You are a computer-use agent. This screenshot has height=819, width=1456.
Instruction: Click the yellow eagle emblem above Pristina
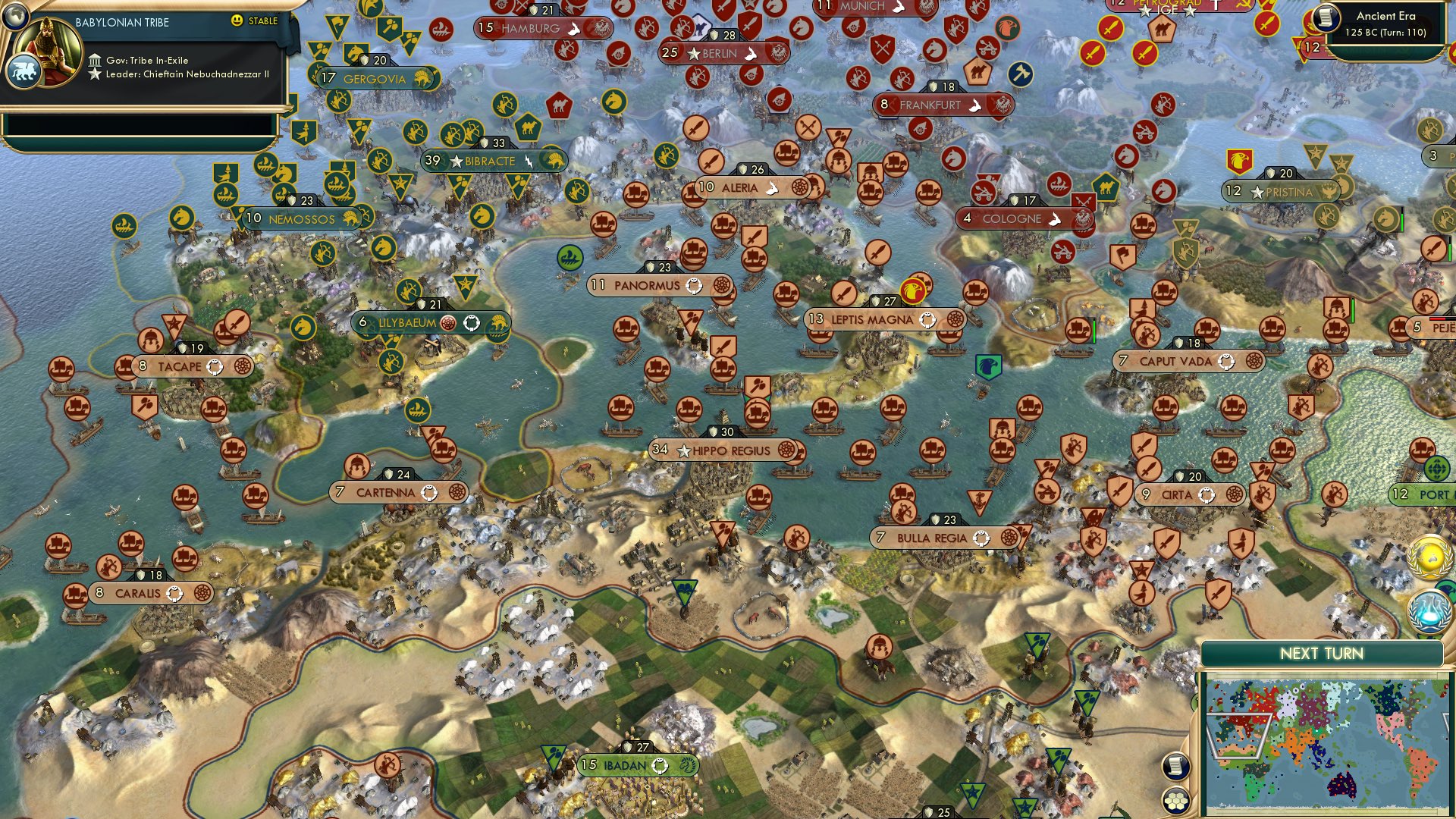tap(1240, 161)
